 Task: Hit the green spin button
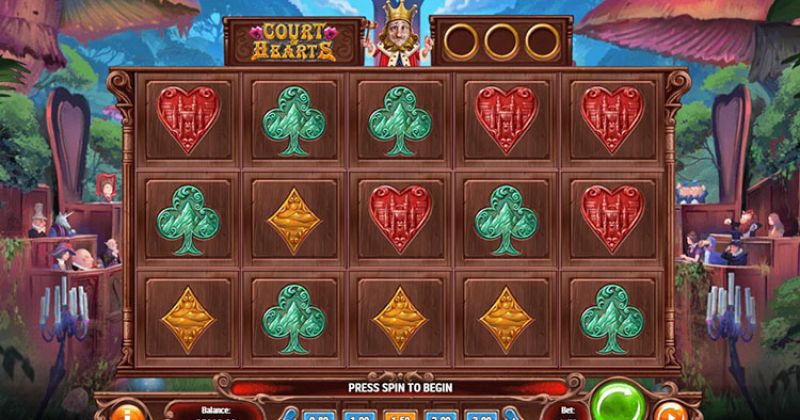click(616, 402)
